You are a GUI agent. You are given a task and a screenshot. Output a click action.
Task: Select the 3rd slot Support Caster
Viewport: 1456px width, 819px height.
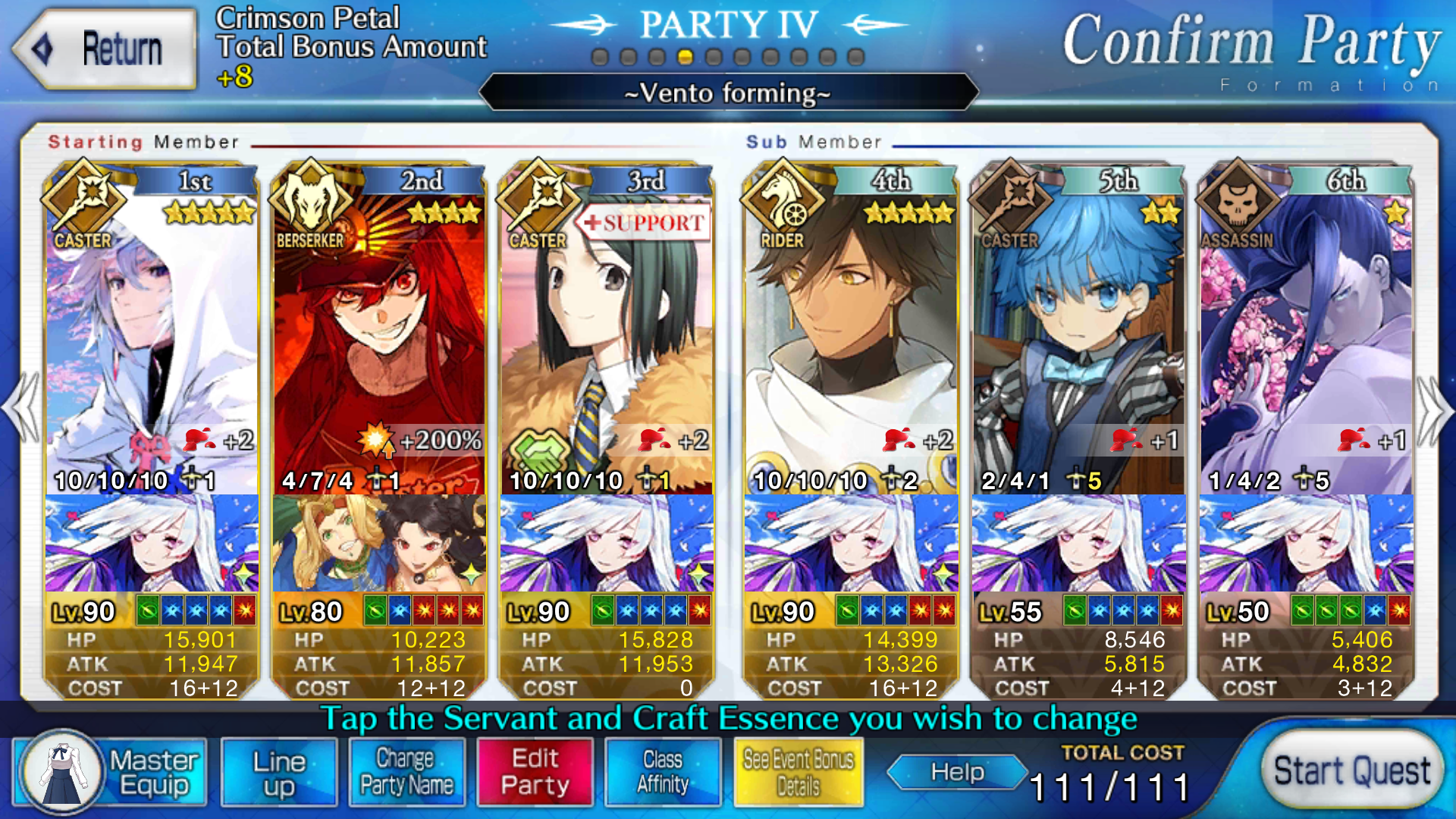point(607,334)
